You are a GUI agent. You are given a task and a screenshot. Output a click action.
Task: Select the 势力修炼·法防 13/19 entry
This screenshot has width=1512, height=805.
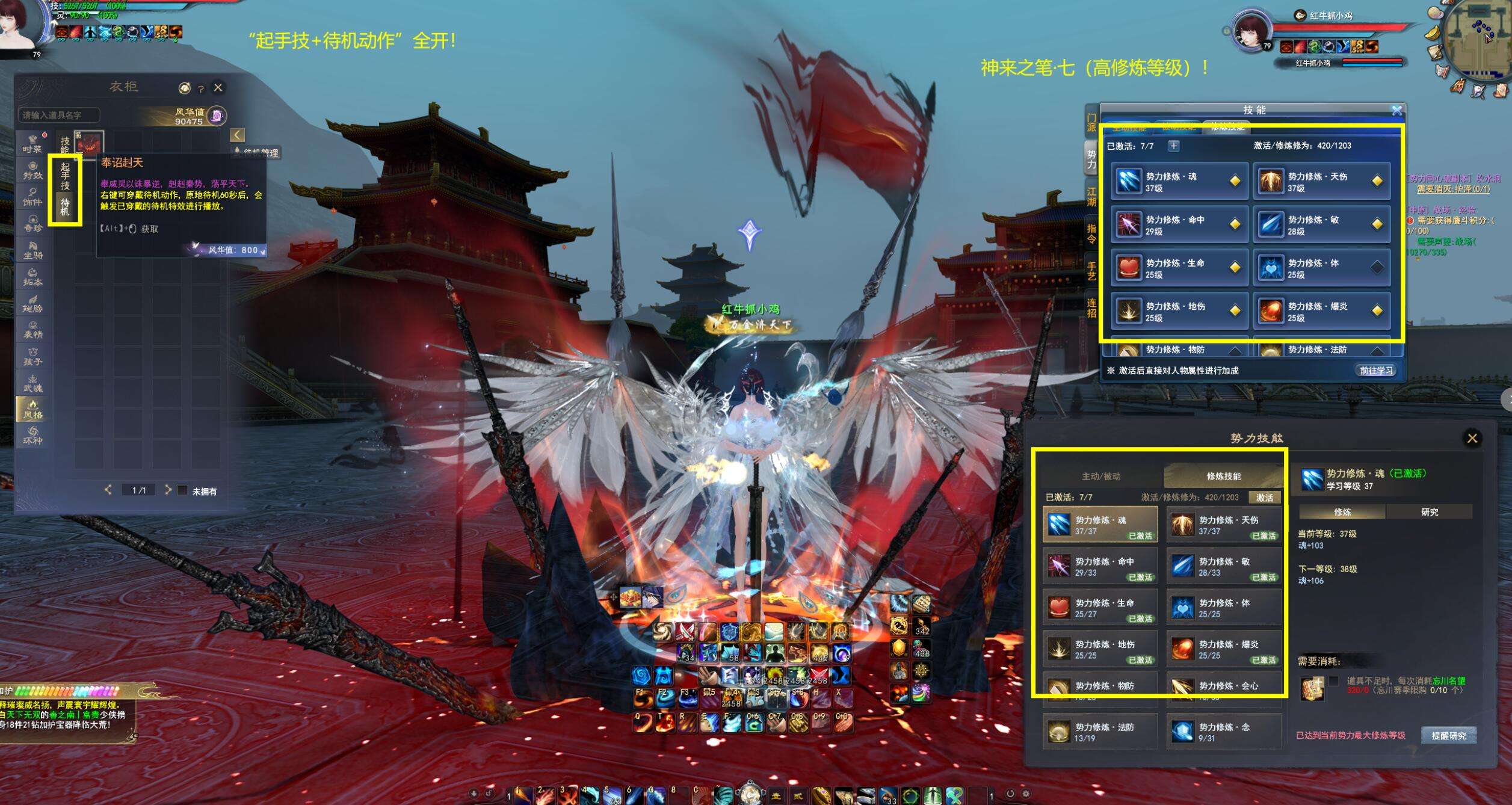tap(1099, 732)
